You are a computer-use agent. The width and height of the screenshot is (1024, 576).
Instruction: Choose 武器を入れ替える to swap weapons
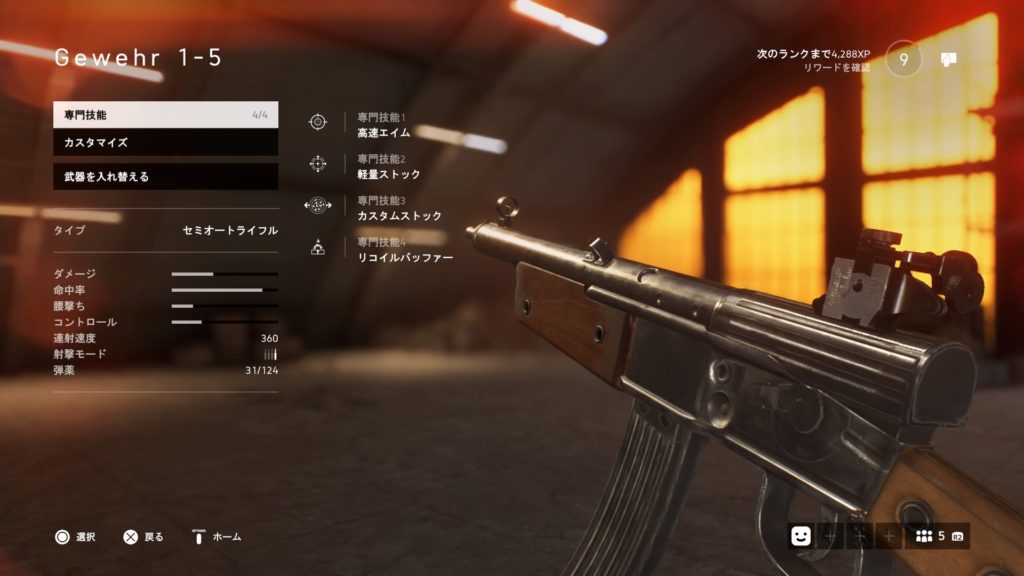165,177
